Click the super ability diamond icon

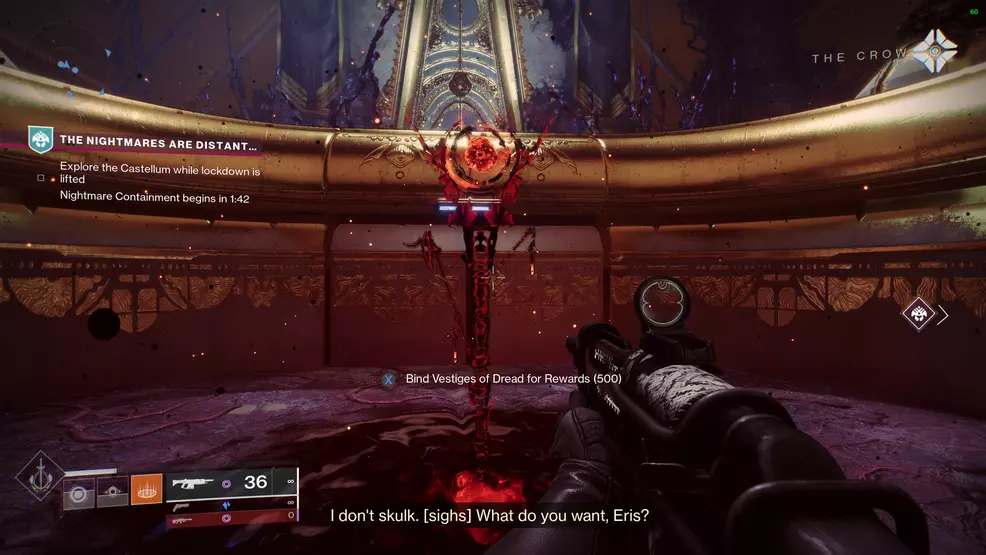click(38, 478)
